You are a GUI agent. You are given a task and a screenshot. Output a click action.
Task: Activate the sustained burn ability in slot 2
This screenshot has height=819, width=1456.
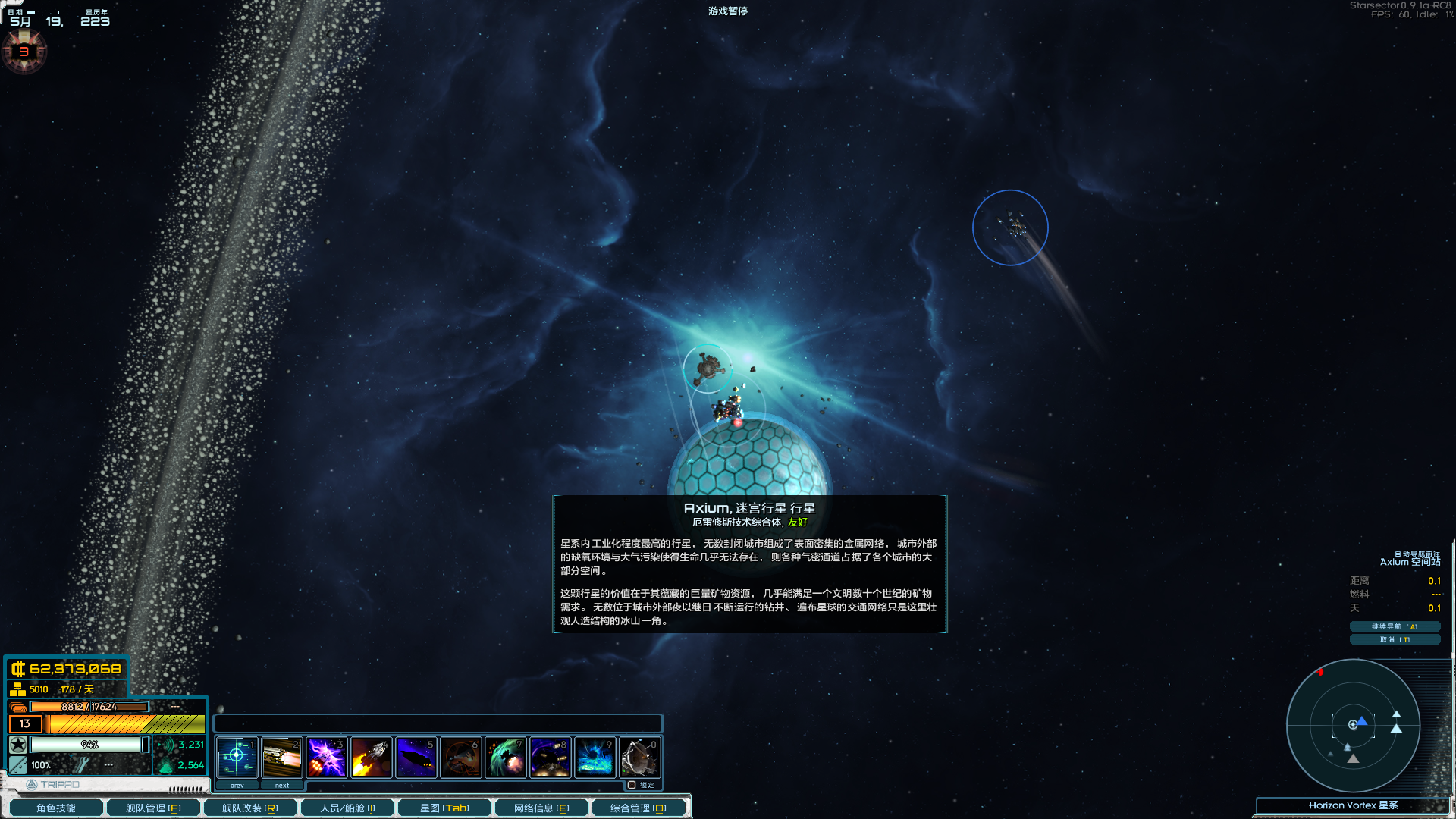(x=282, y=757)
